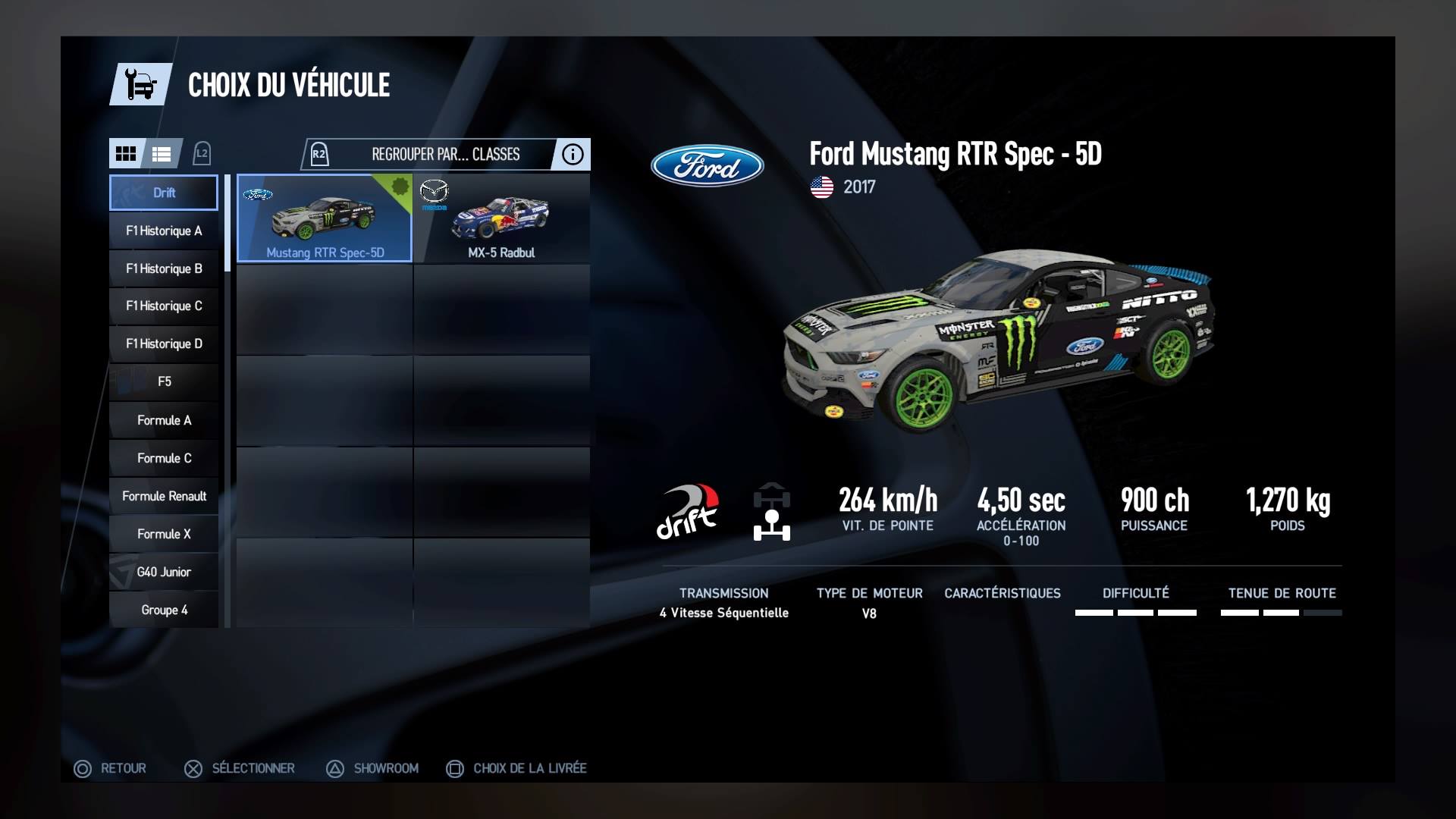Screen dimensions: 1456x819
Task: Switch to the F1 Historique C class
Action: 164,306
